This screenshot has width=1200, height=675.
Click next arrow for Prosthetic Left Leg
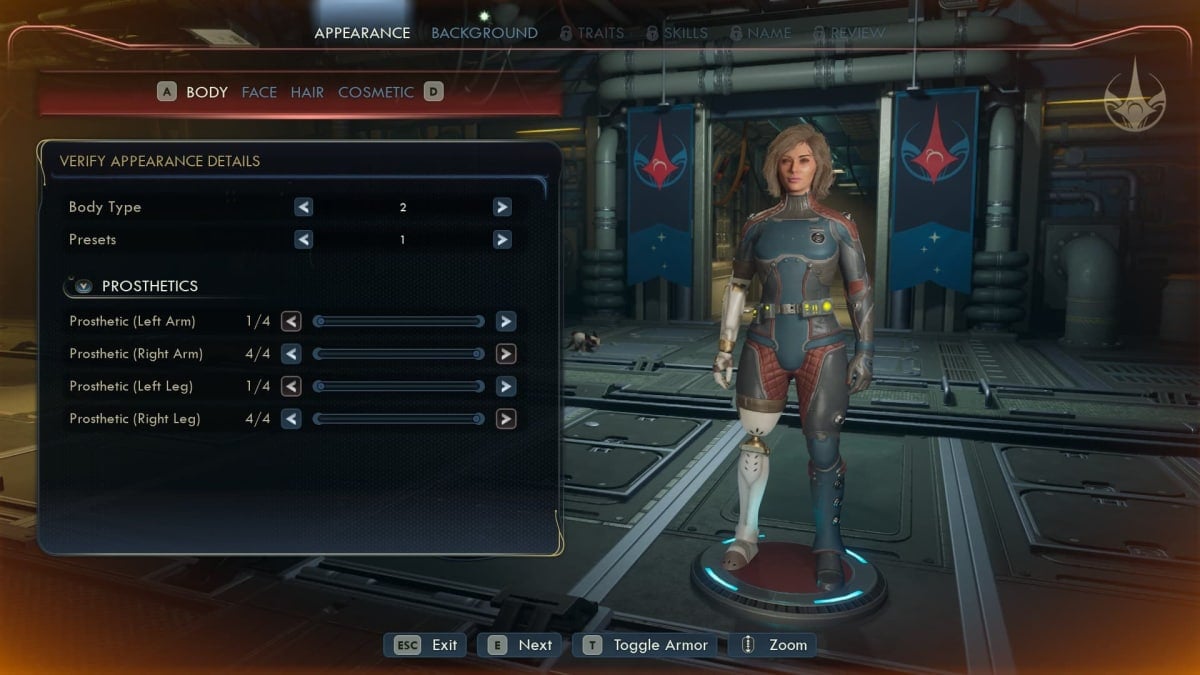506,387
